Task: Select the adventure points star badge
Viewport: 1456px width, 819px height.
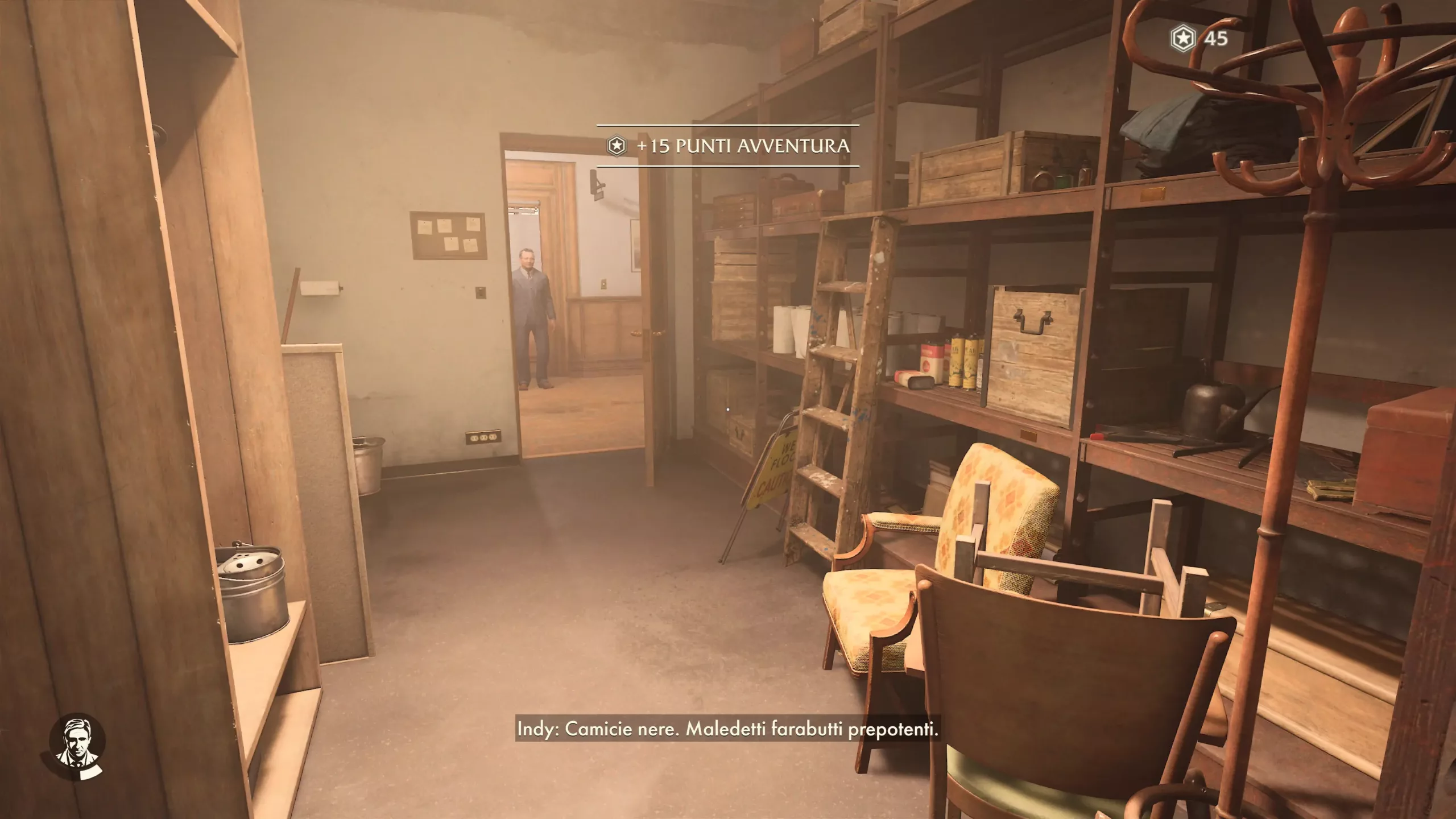Action: pos(1182,39)
